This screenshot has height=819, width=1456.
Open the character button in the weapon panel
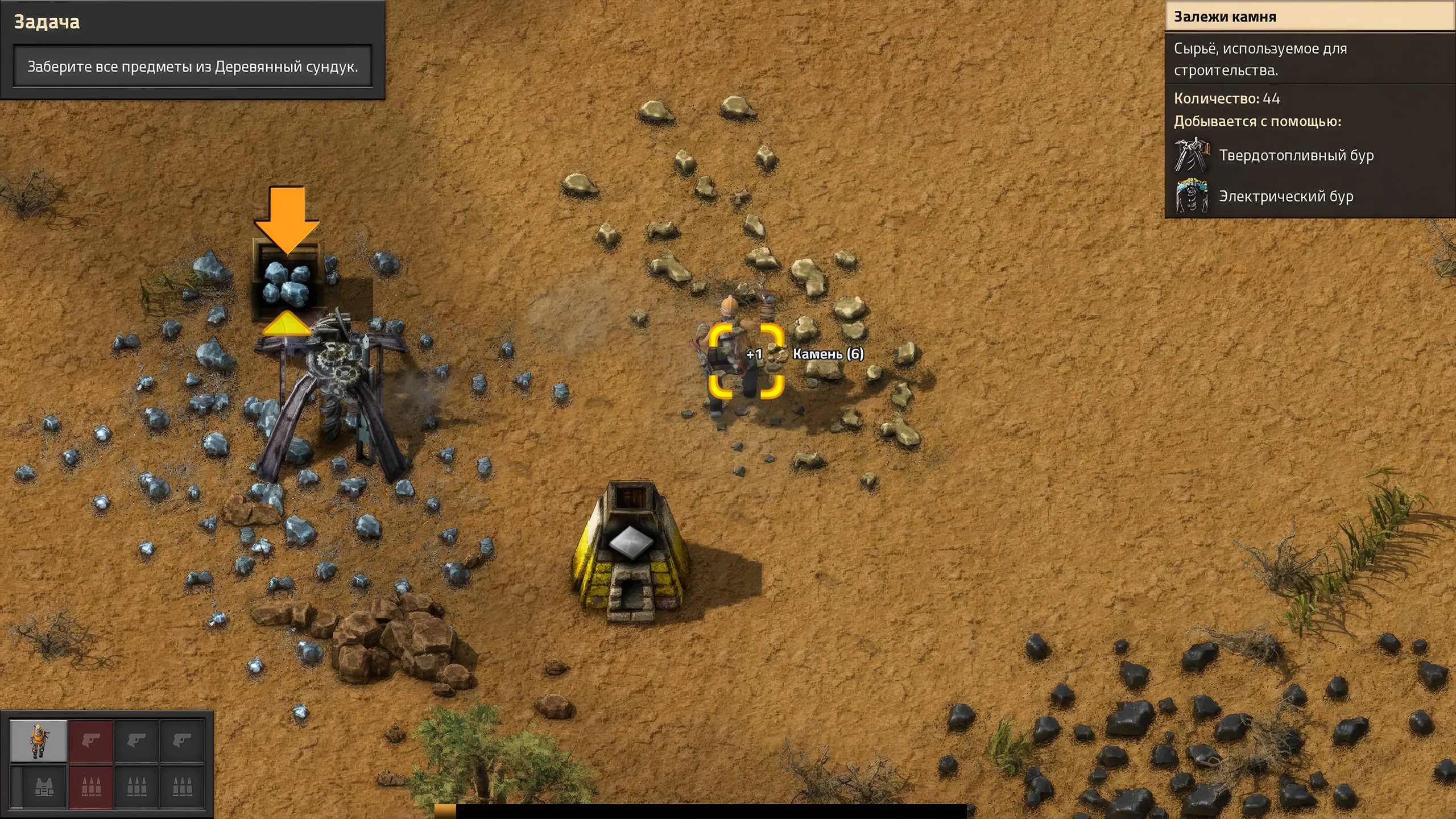(x=39, y=741)
